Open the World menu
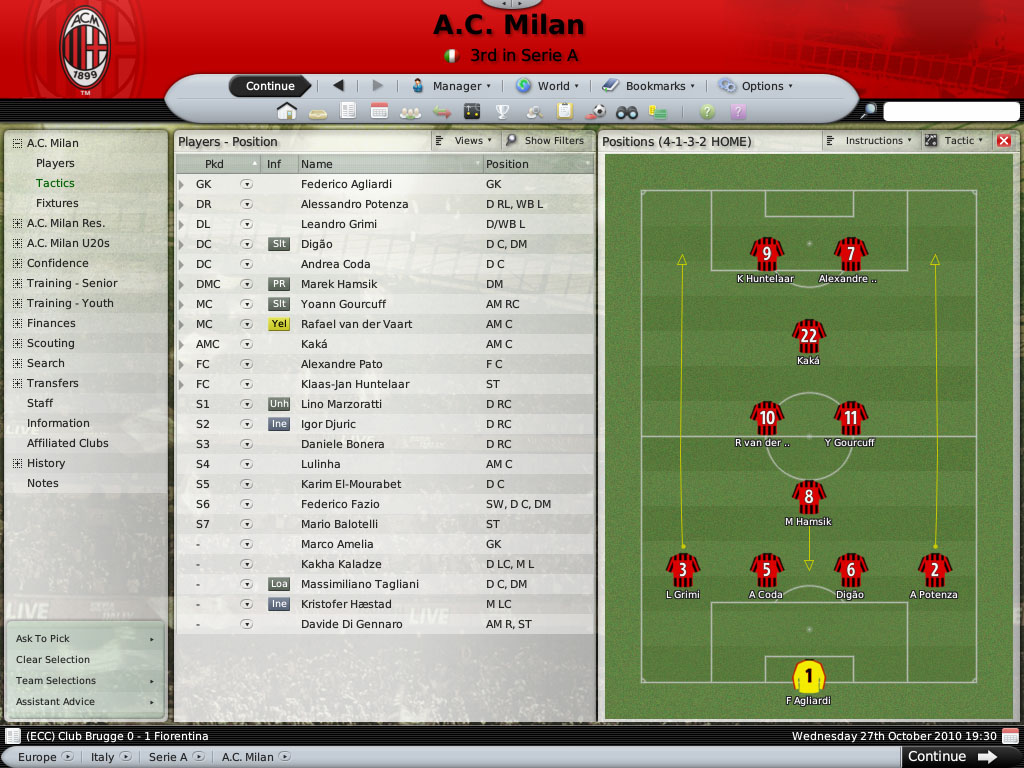The width and height of the screenshot is (1024, 768). (547, 86)
